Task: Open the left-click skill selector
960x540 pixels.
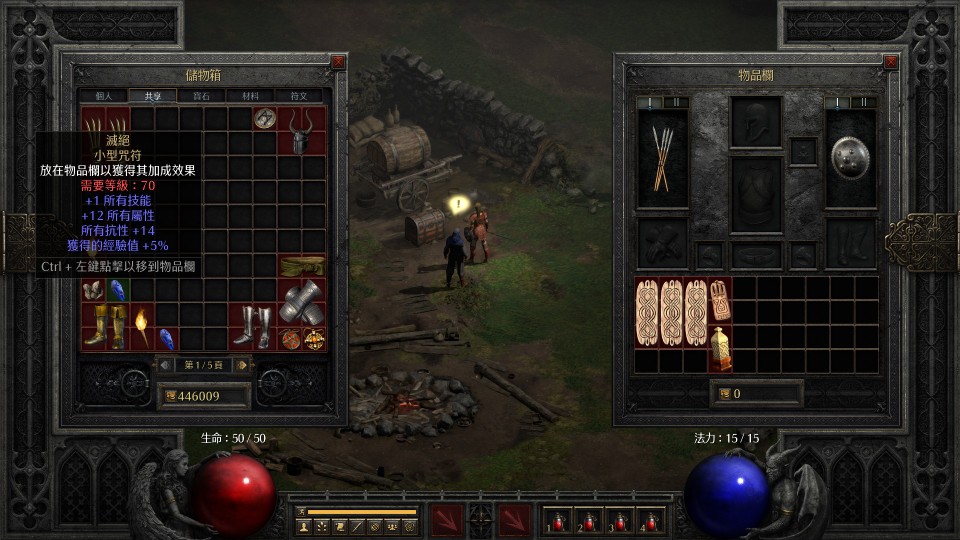Action: (x=445, y=520)
